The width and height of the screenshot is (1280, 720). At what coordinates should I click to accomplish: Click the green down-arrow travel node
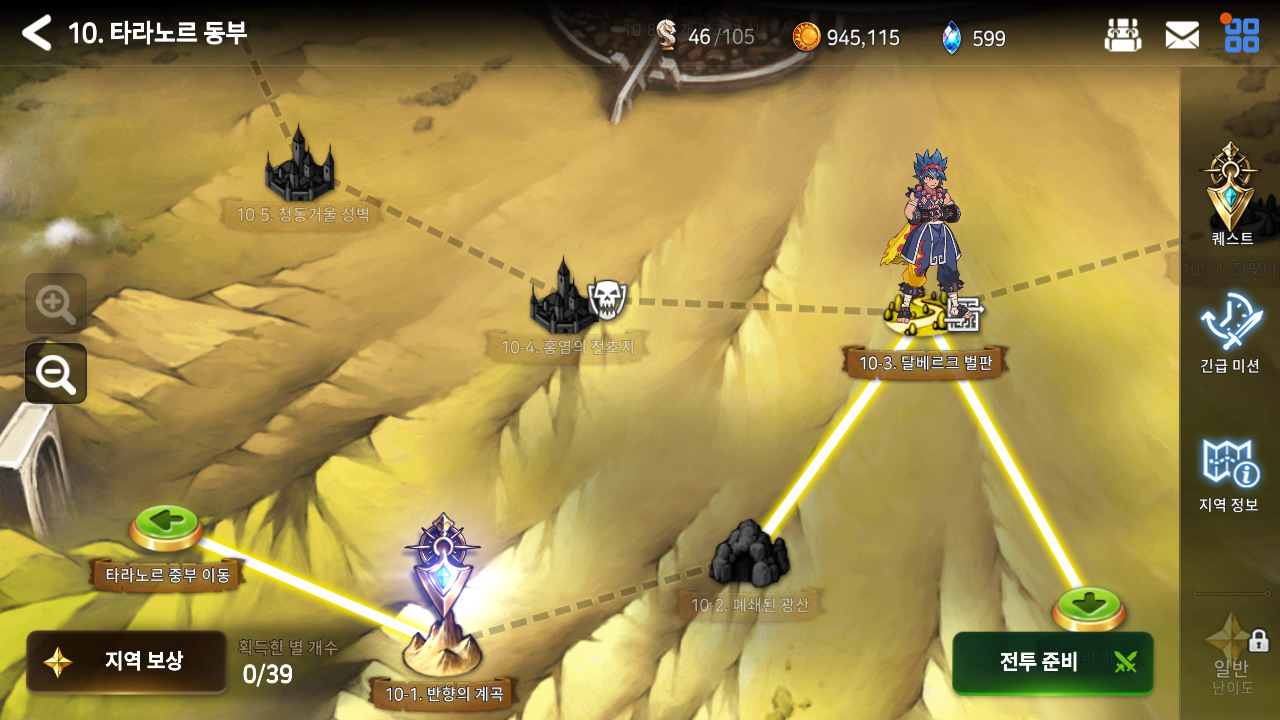click(x=1088, y=608)
